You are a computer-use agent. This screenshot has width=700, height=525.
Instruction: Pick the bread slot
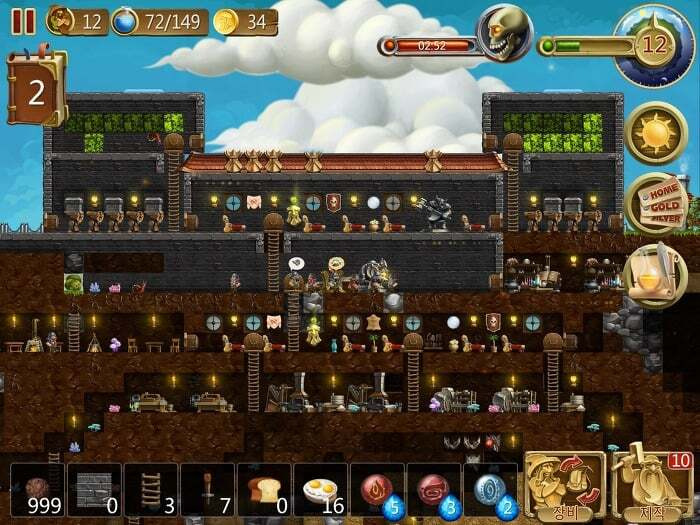(264, 490)
